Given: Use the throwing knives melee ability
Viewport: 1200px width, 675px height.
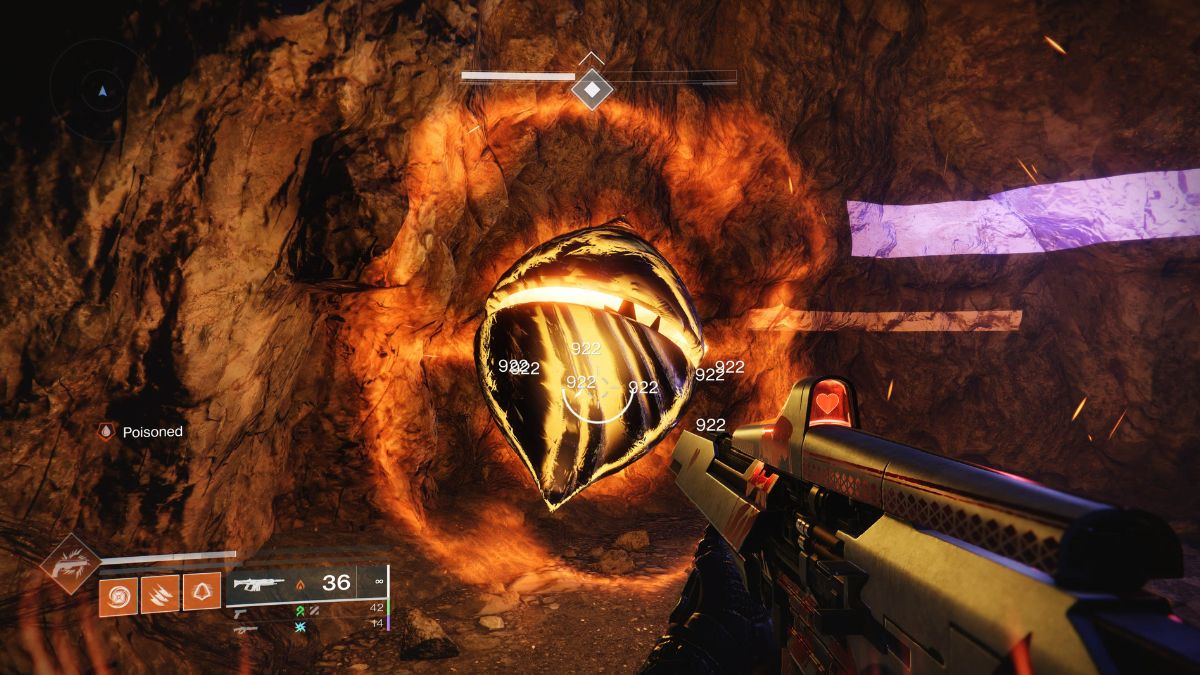Looking at the screenshot, I should [x=160, y=594].
